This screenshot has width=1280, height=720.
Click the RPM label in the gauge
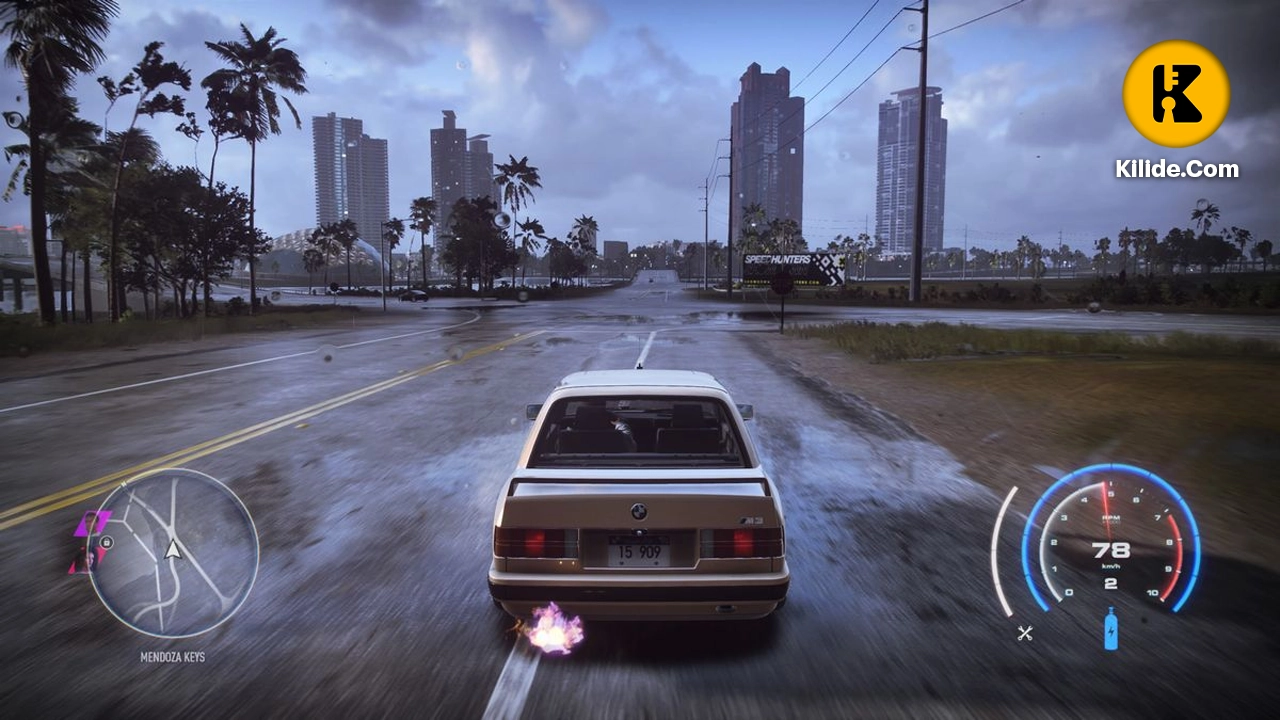tap(1111, 517)
